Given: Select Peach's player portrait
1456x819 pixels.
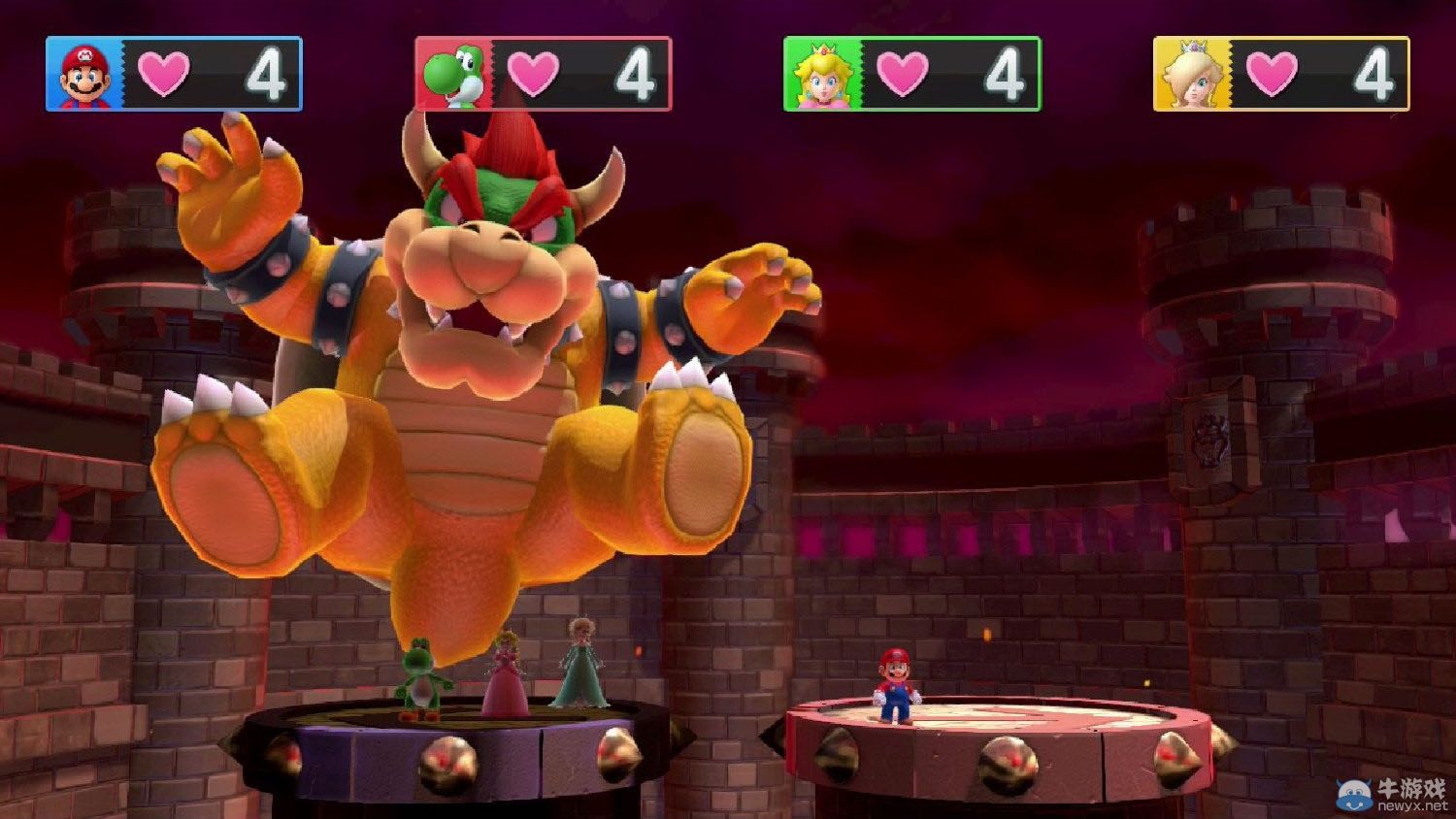Looking at the screenshot, I should click(821, 75).
